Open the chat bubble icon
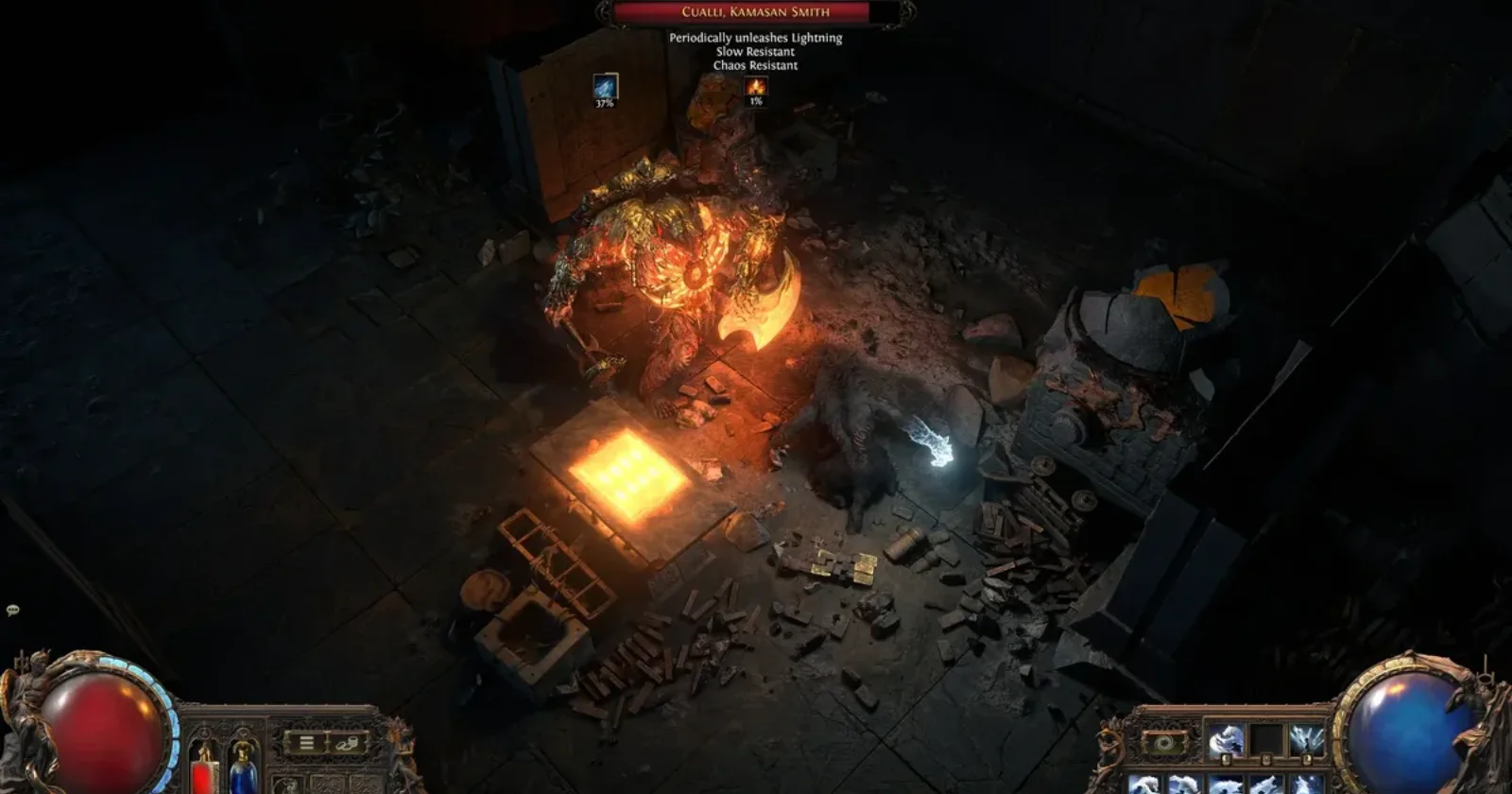This screenshot has width=1512, height=794. click(12, 611)
